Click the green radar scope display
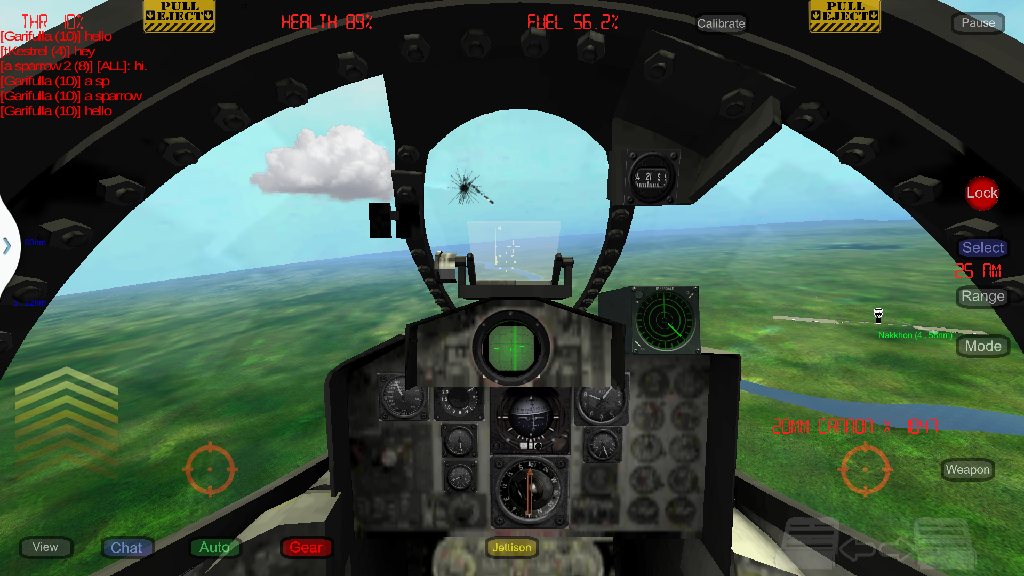 [x=666, y=321]
